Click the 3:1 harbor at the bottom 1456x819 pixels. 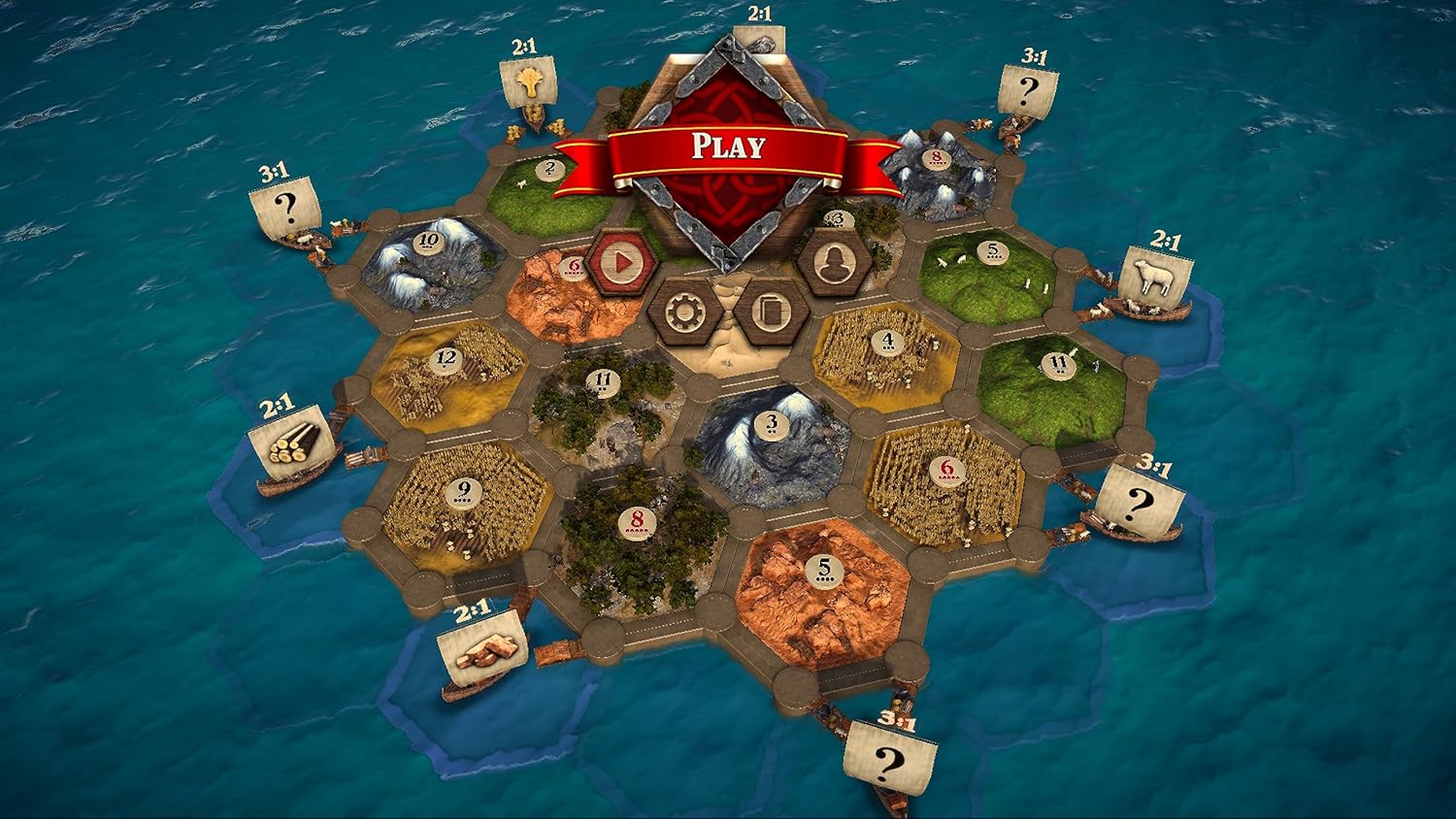point(887,758)
